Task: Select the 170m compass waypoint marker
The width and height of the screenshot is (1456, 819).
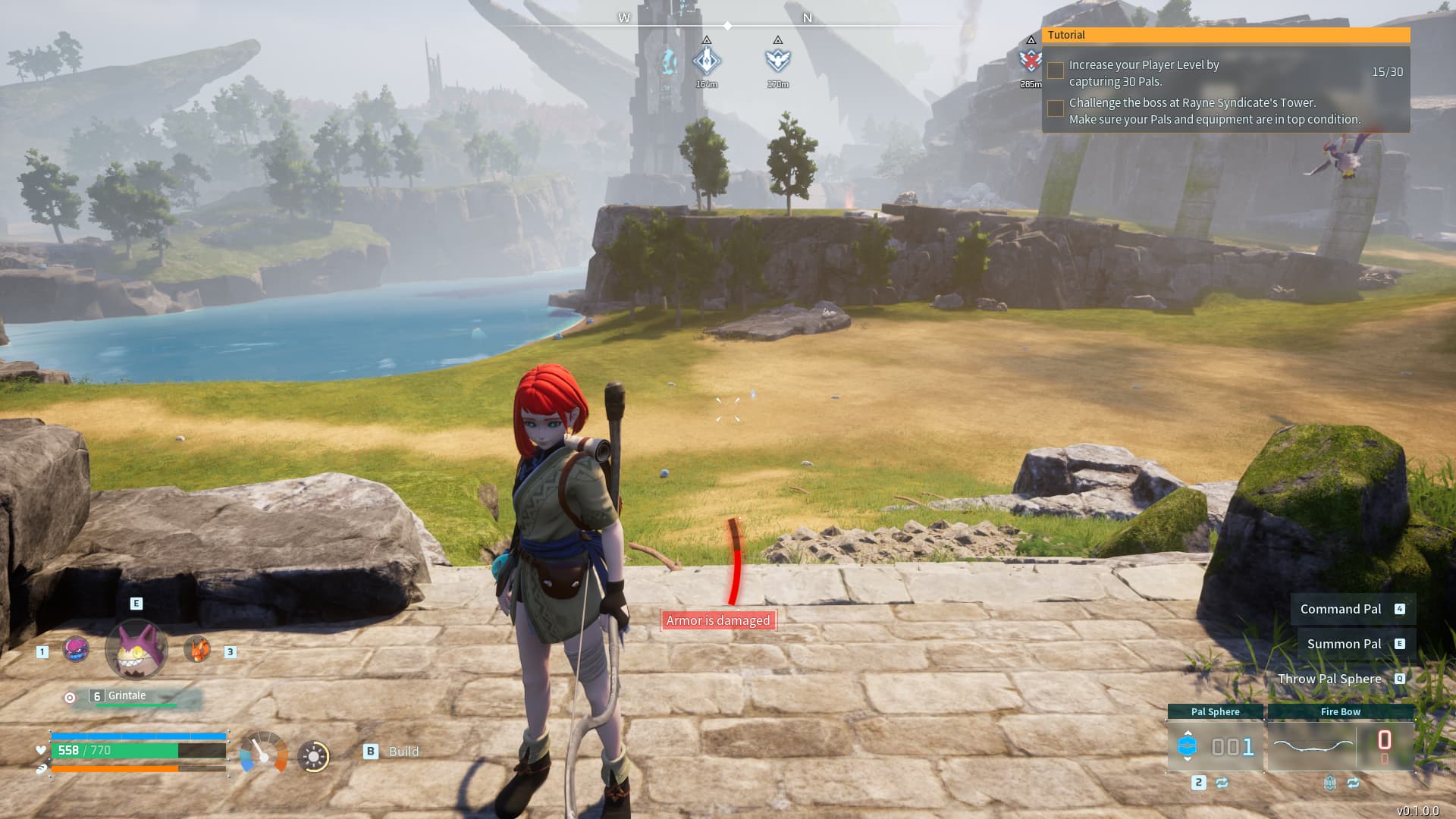Action: (778, 60)
